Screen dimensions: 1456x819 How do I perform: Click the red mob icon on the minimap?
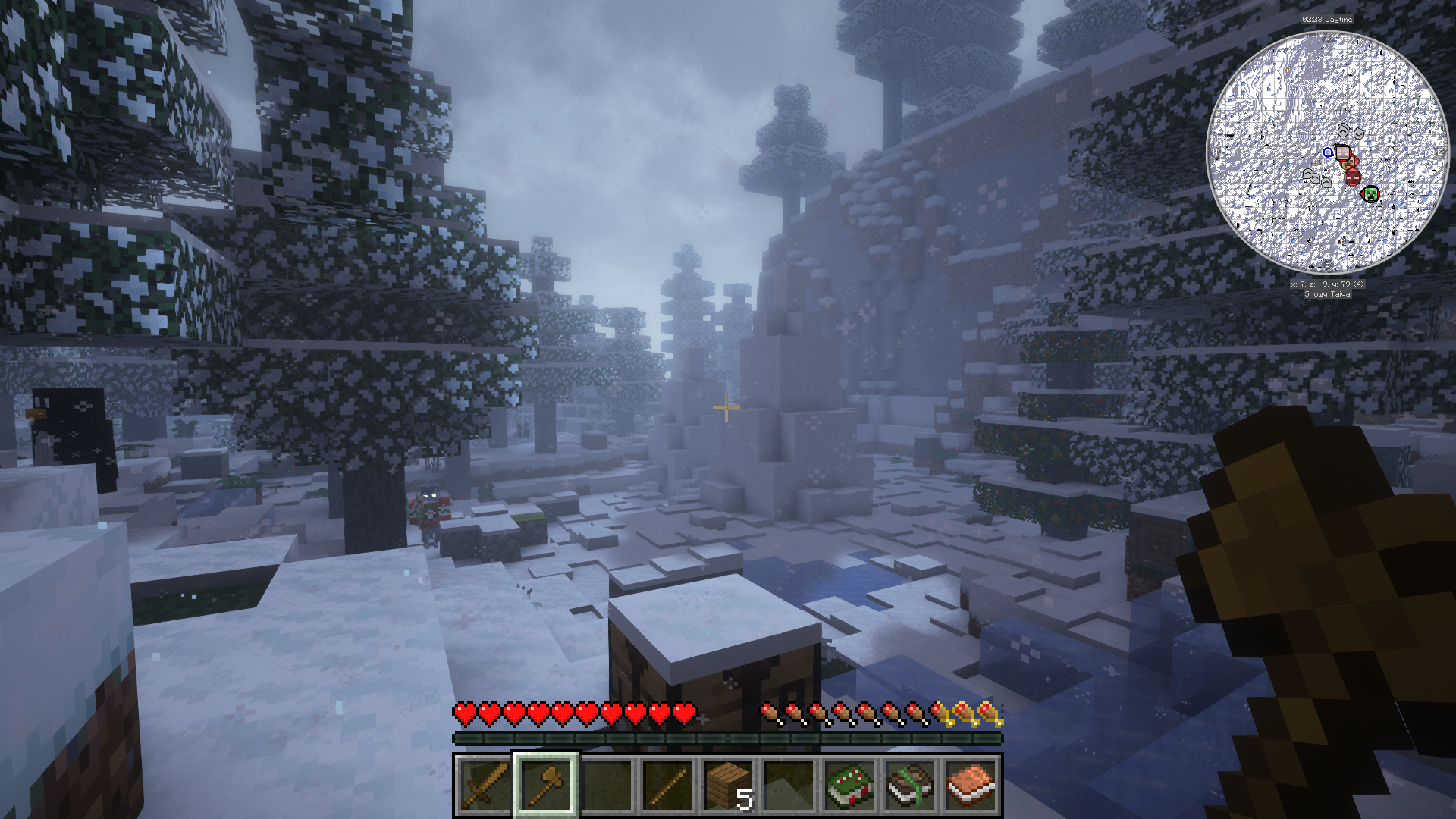(1352, 178)
